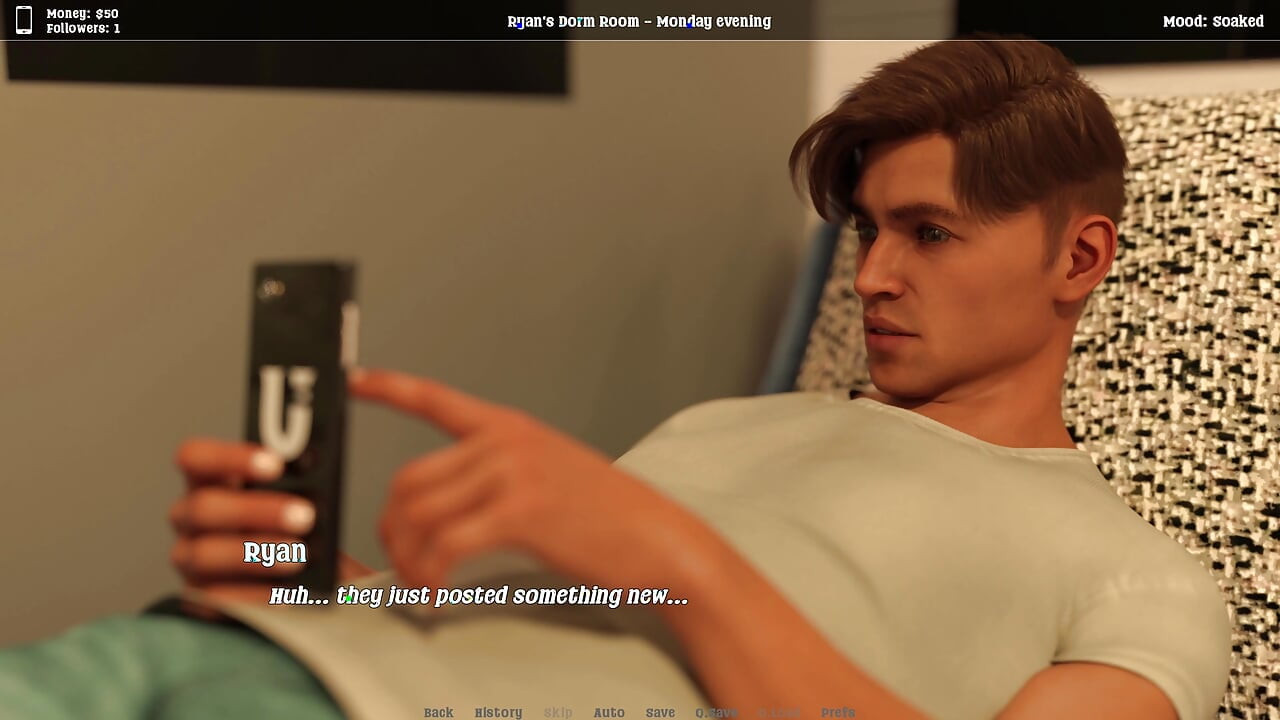Quick load with the Q.Load button
This screenshot has height=720, width=1280.
tap(779, 712)
